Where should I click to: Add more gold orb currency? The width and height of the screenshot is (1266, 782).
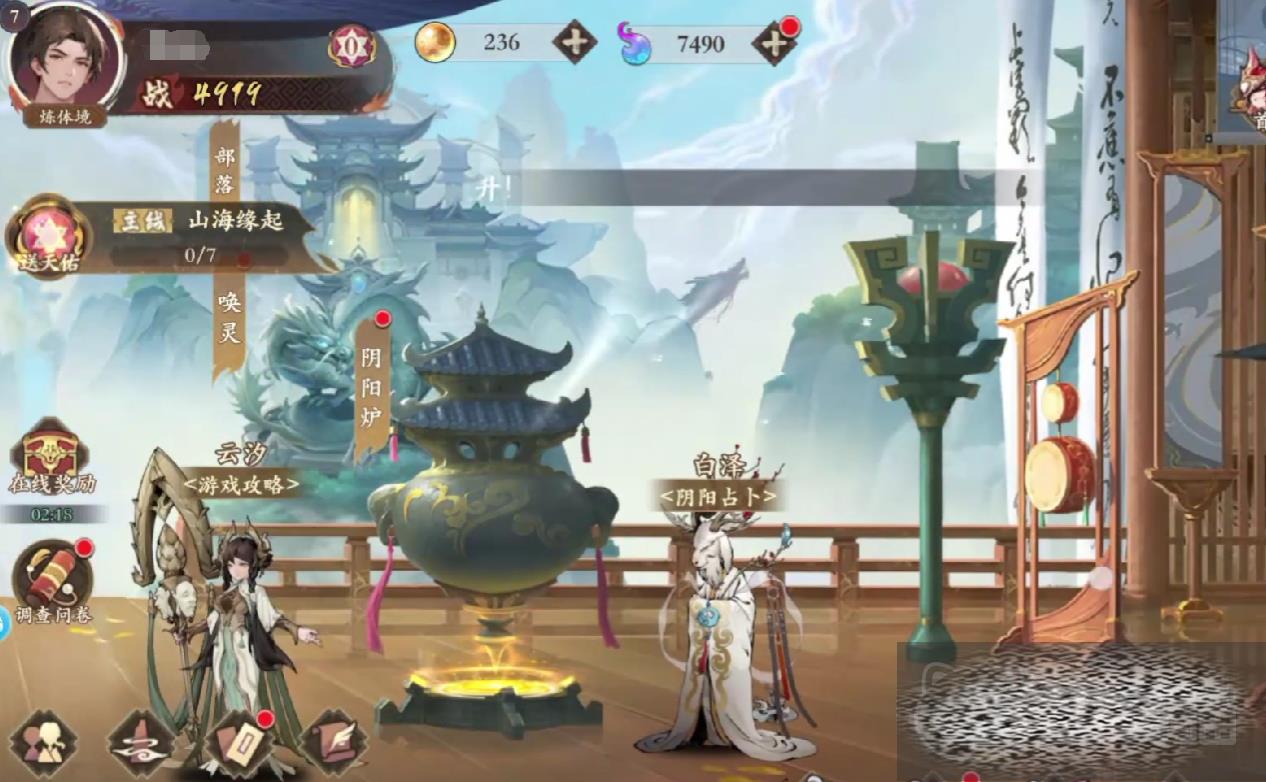574,42
